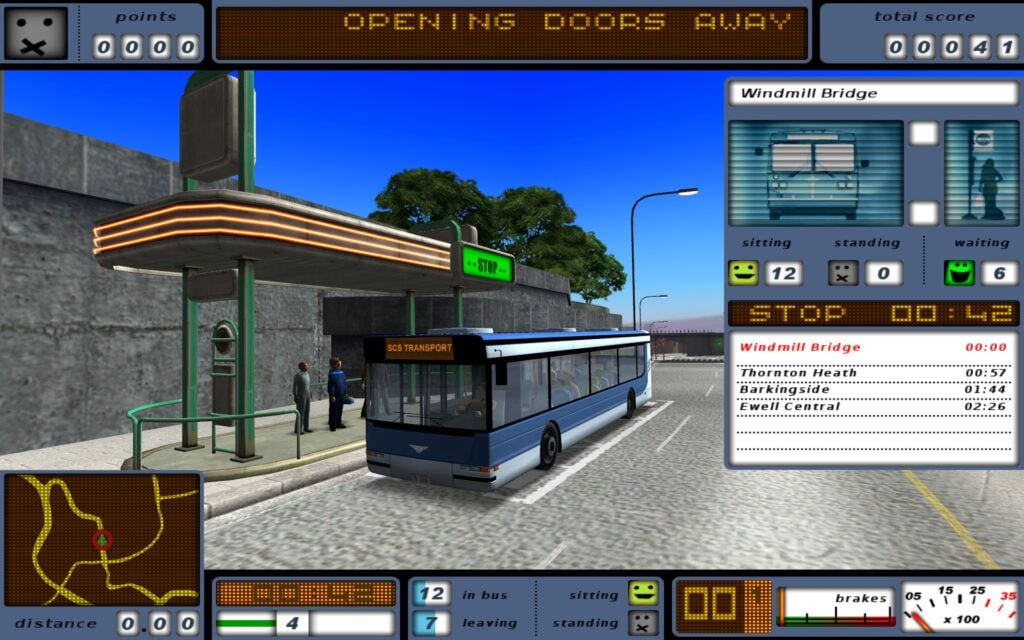
Task: Click the passenger mood face icon
Action: (x=35, y=33)
